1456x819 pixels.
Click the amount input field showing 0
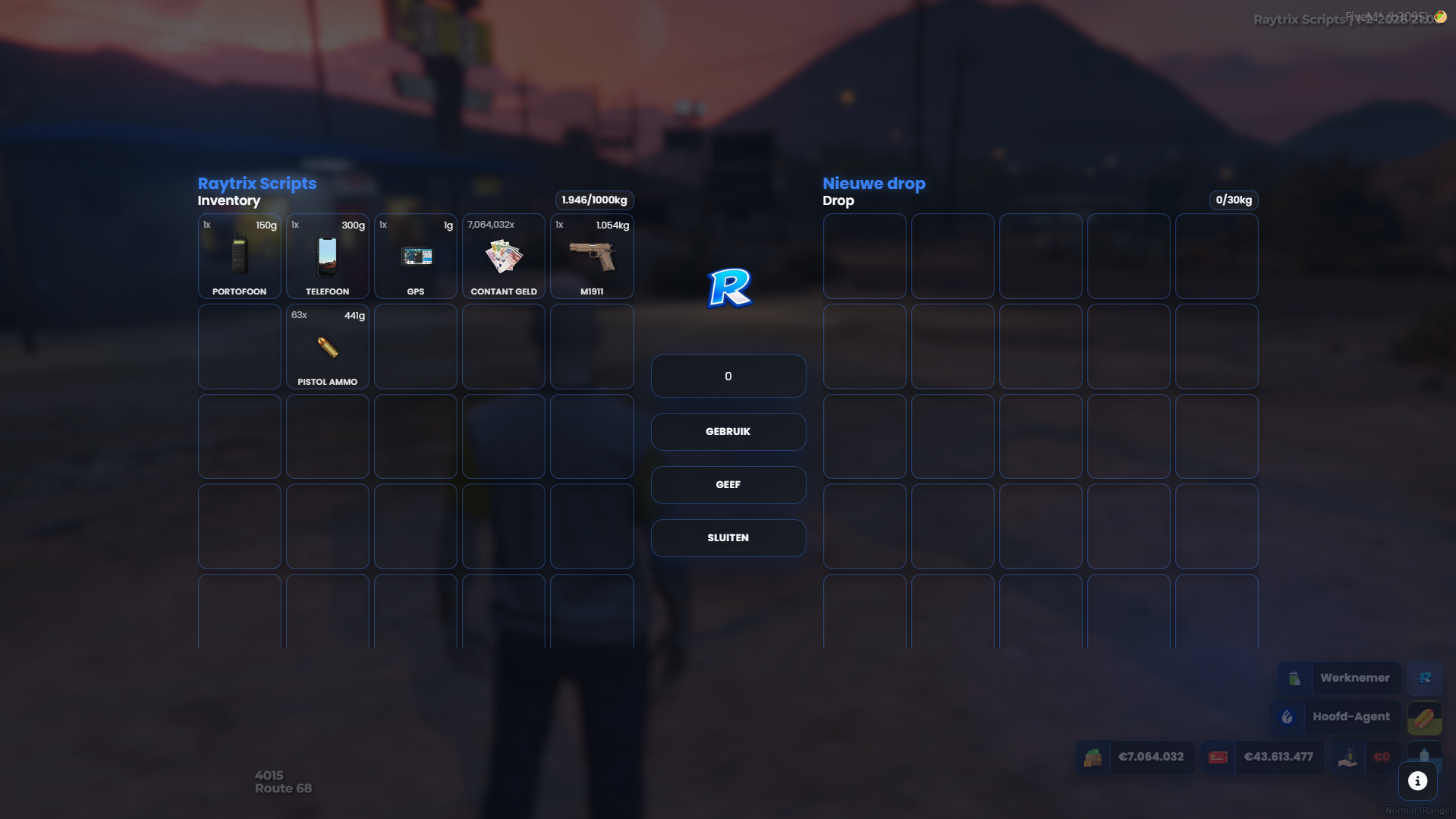click(728, 376)
